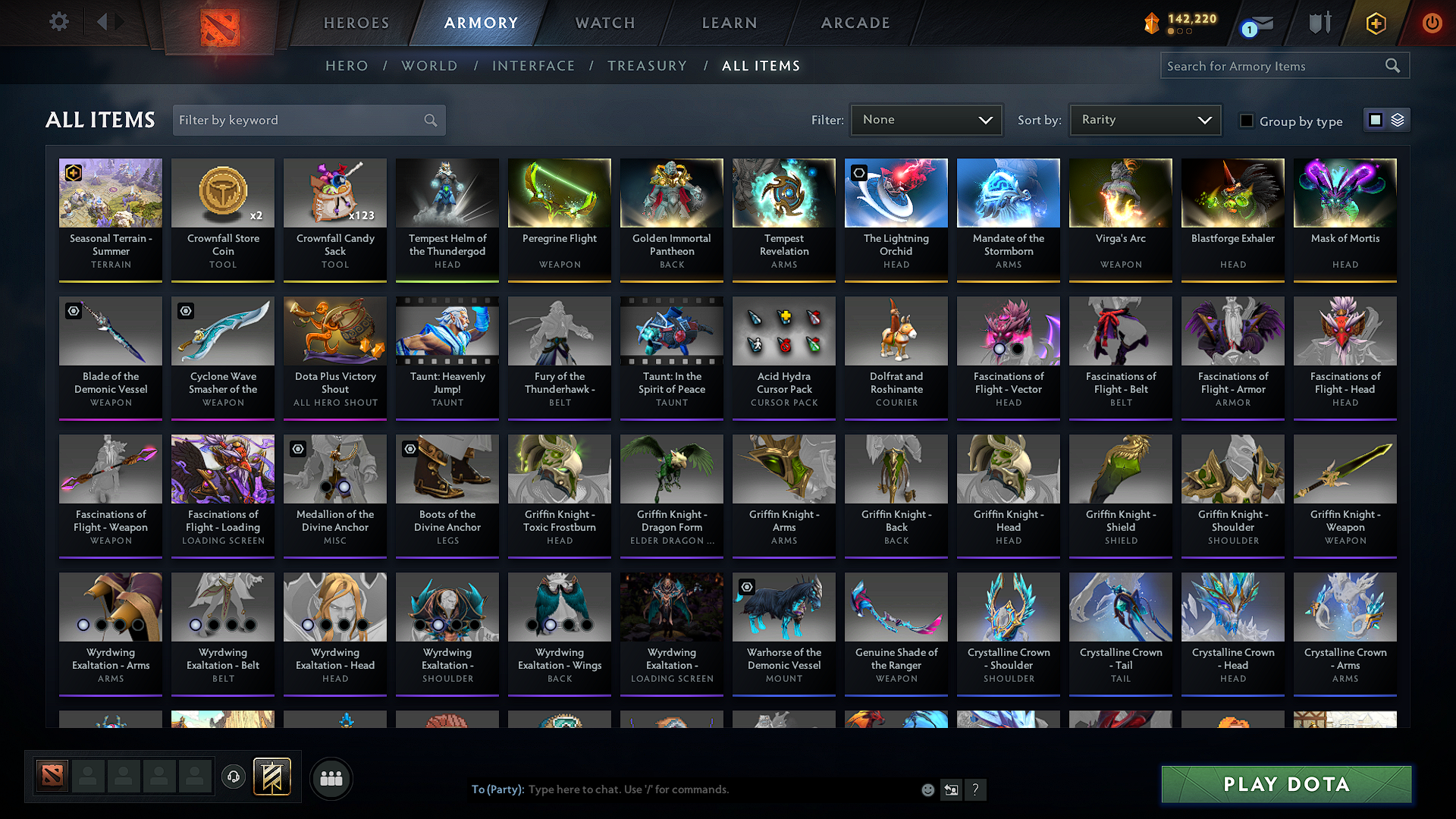Switch to stacked list view toggle
Screen dimensions: 1456x819
point(1398,119)
